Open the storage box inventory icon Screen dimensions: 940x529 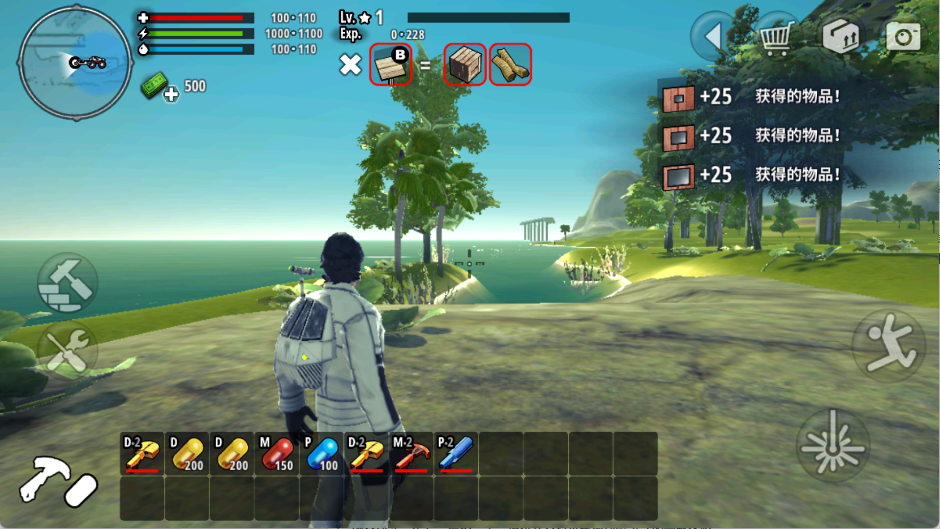click(x=840, y=37)
